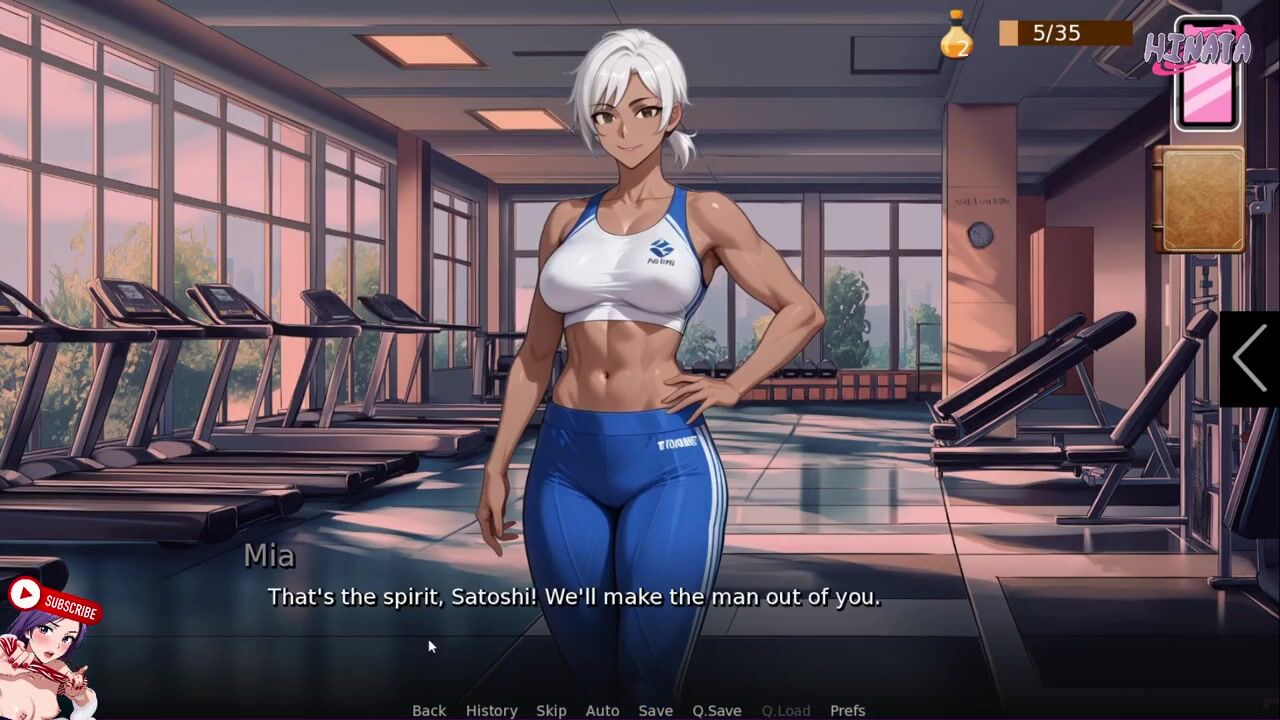Activate Skip mode

[x=551, y=710]
